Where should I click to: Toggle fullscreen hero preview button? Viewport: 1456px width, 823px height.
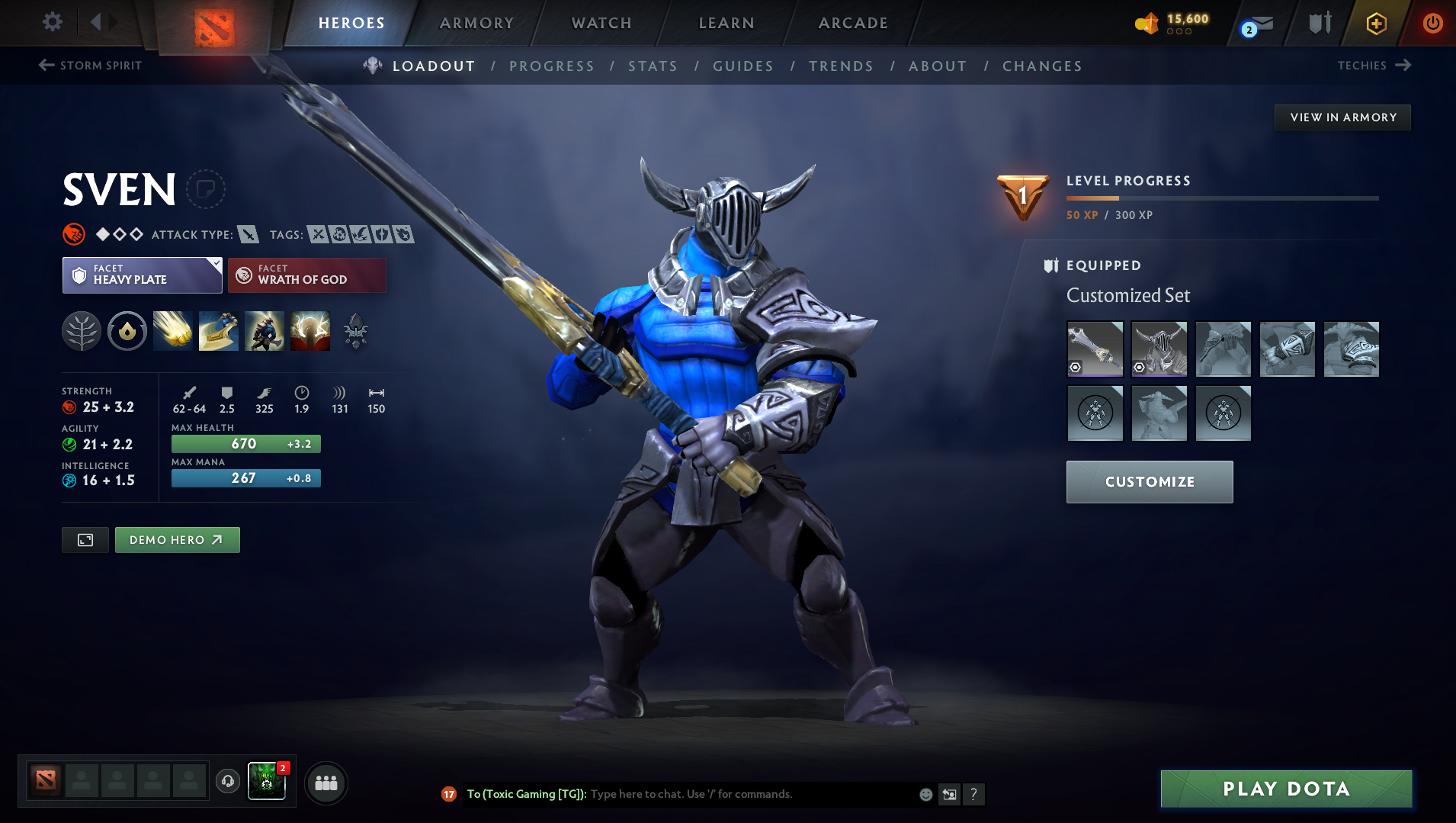click(x=85, y=539)
